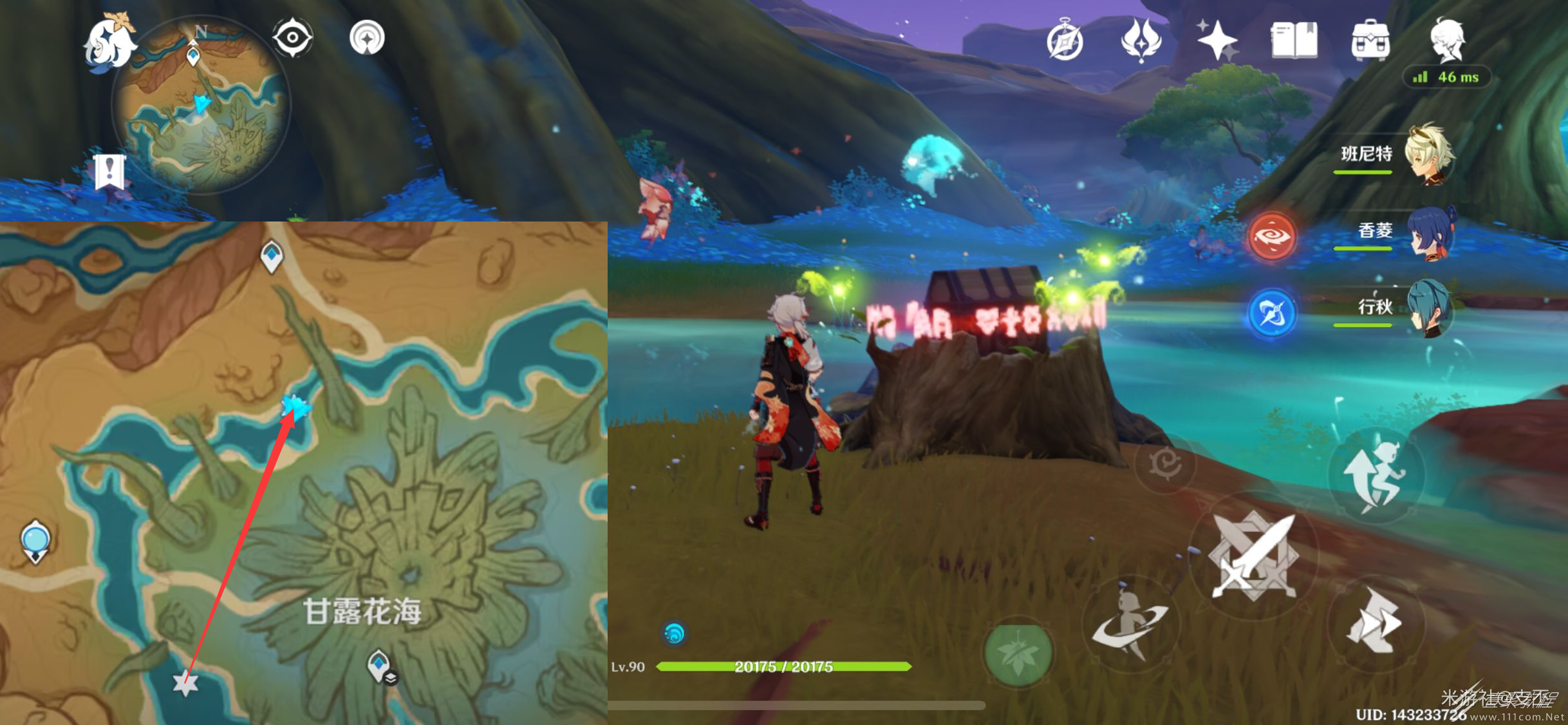Open the compass adventure icon
This screenshot has height=725, width=1568.
pos(1065,41)
